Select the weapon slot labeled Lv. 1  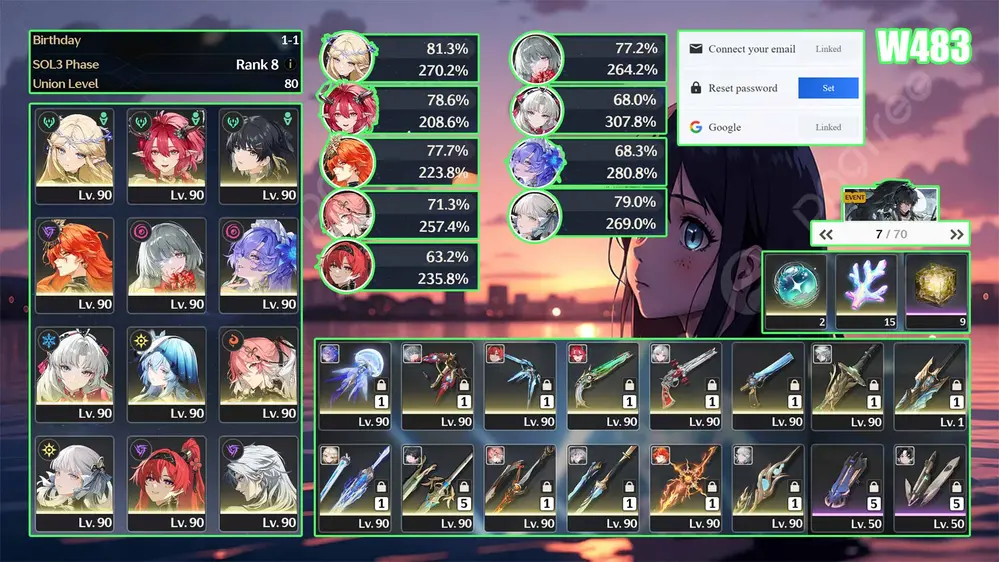930,386
